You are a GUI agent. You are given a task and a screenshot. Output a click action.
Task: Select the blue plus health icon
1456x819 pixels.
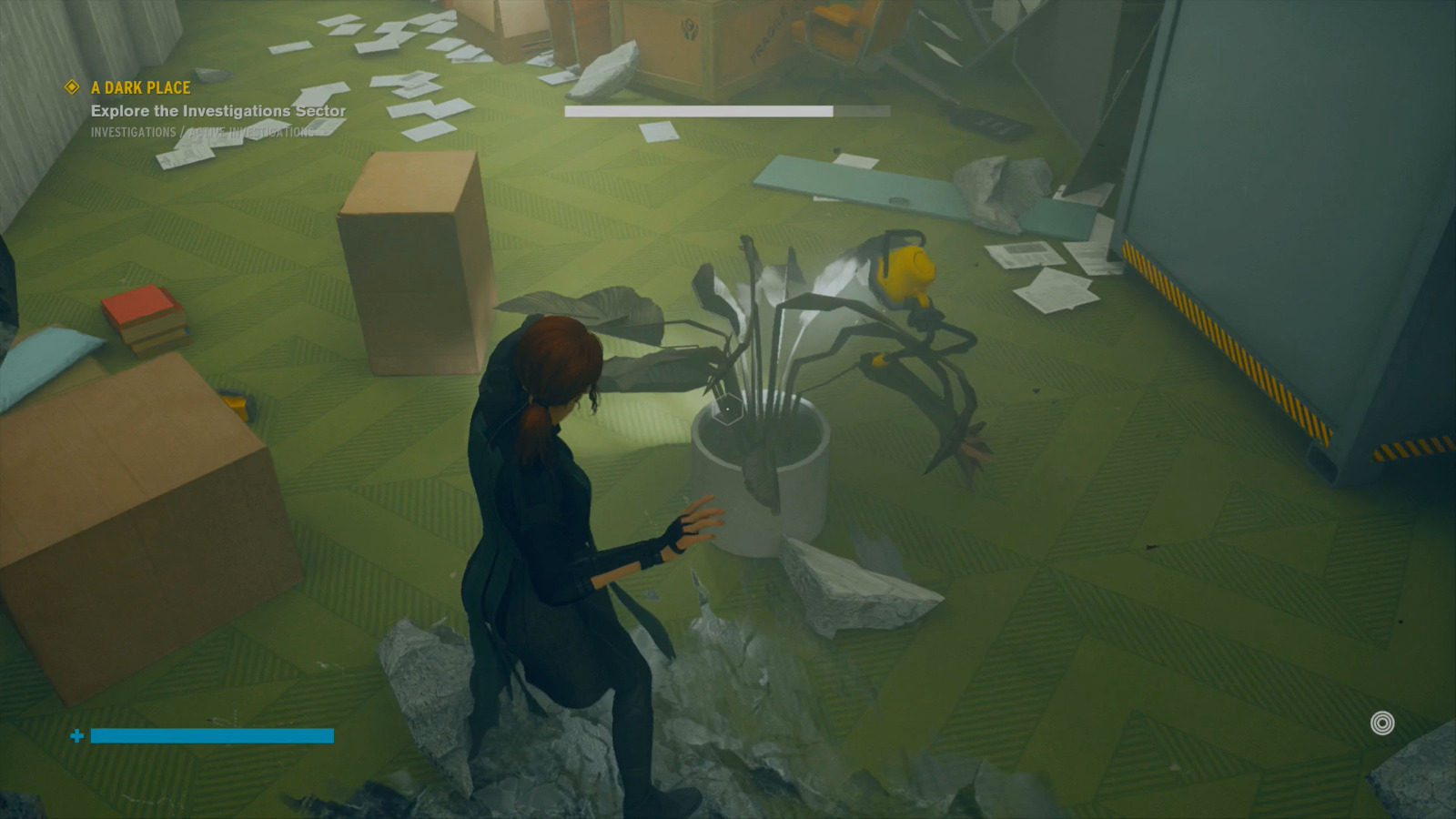76,735
